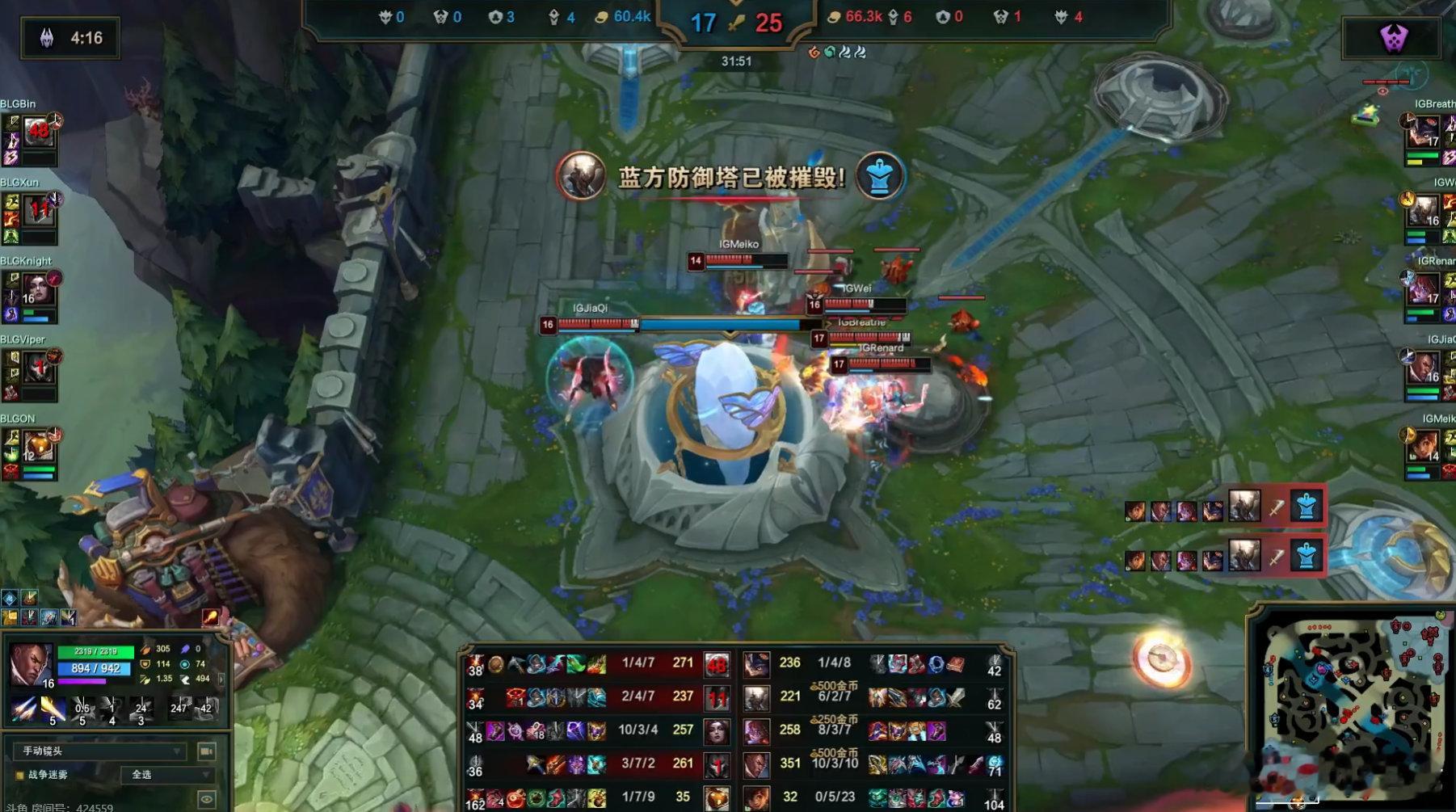Toggle the eye visibility icon below 全选 dropdown
The width and height of the screenshot is (1456, 812).
pos(206,798)
